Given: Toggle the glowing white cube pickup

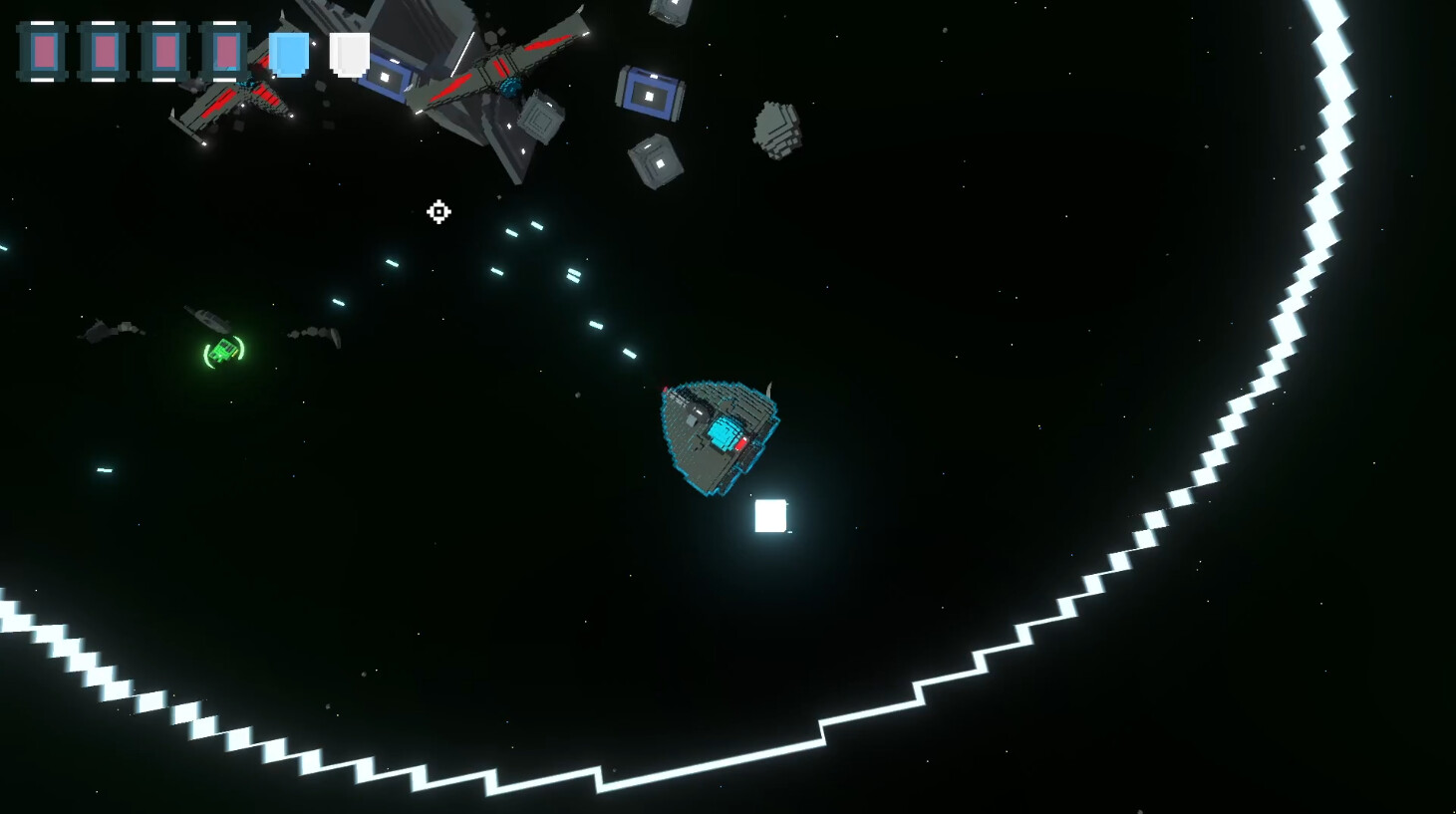Looking at the screenshot, I should [770, 515].
